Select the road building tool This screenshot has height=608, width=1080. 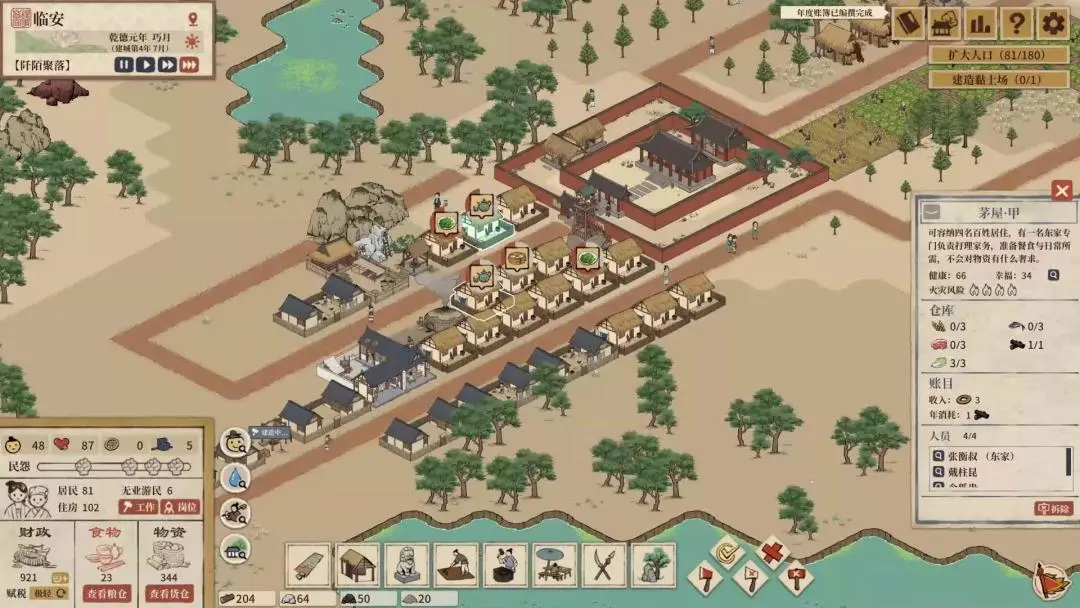(308, 565)
